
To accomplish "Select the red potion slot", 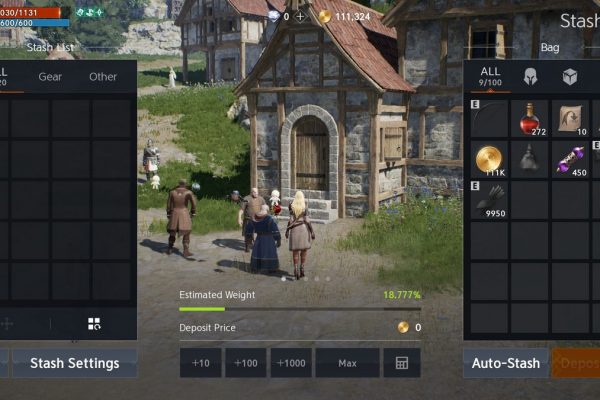I will click(x=530, y=120).
